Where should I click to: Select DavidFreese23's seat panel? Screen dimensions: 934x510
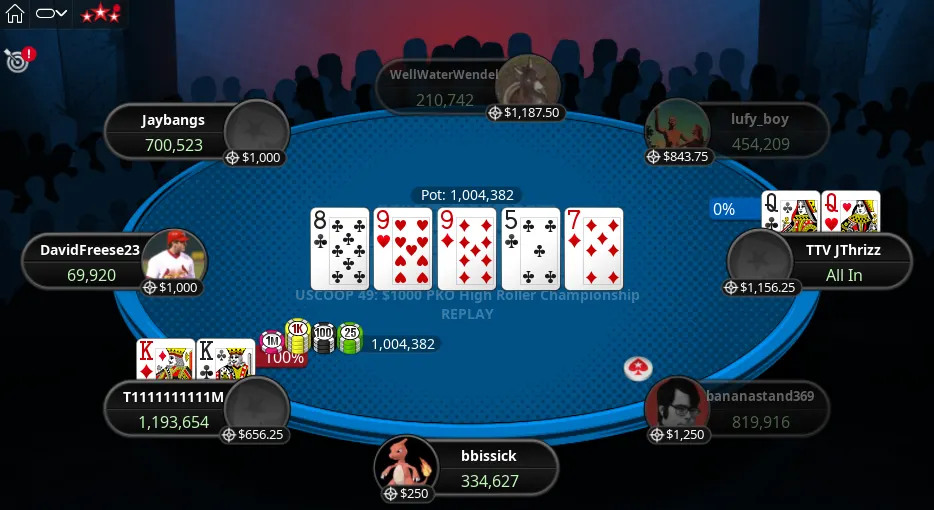click(x=92, y=262)
